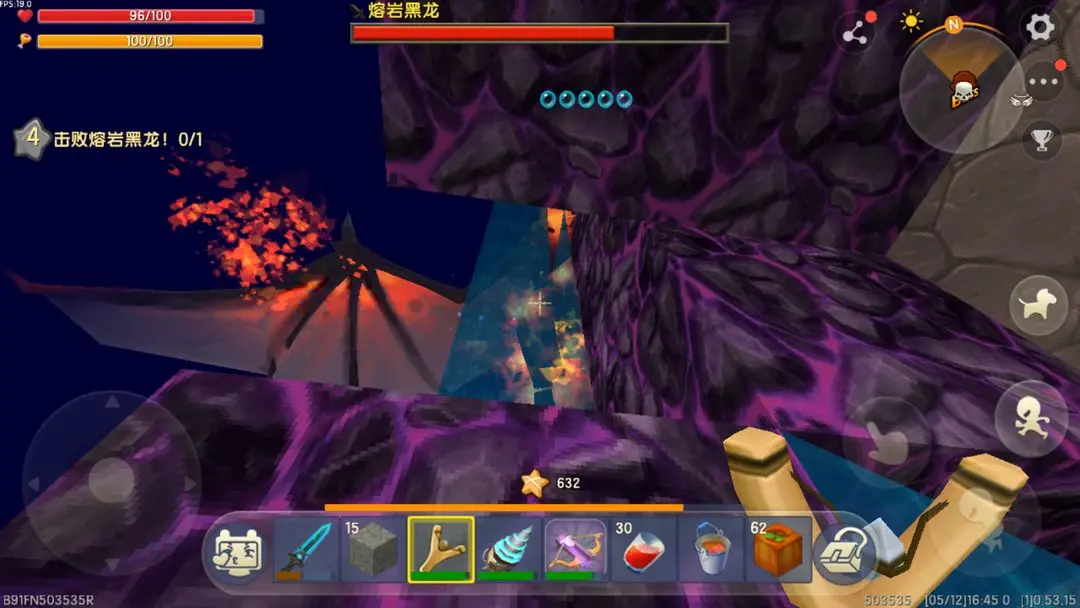Choose the drill tool slot
The height and width of the screenshot is (608, 1080).
(x=508, y=549)
